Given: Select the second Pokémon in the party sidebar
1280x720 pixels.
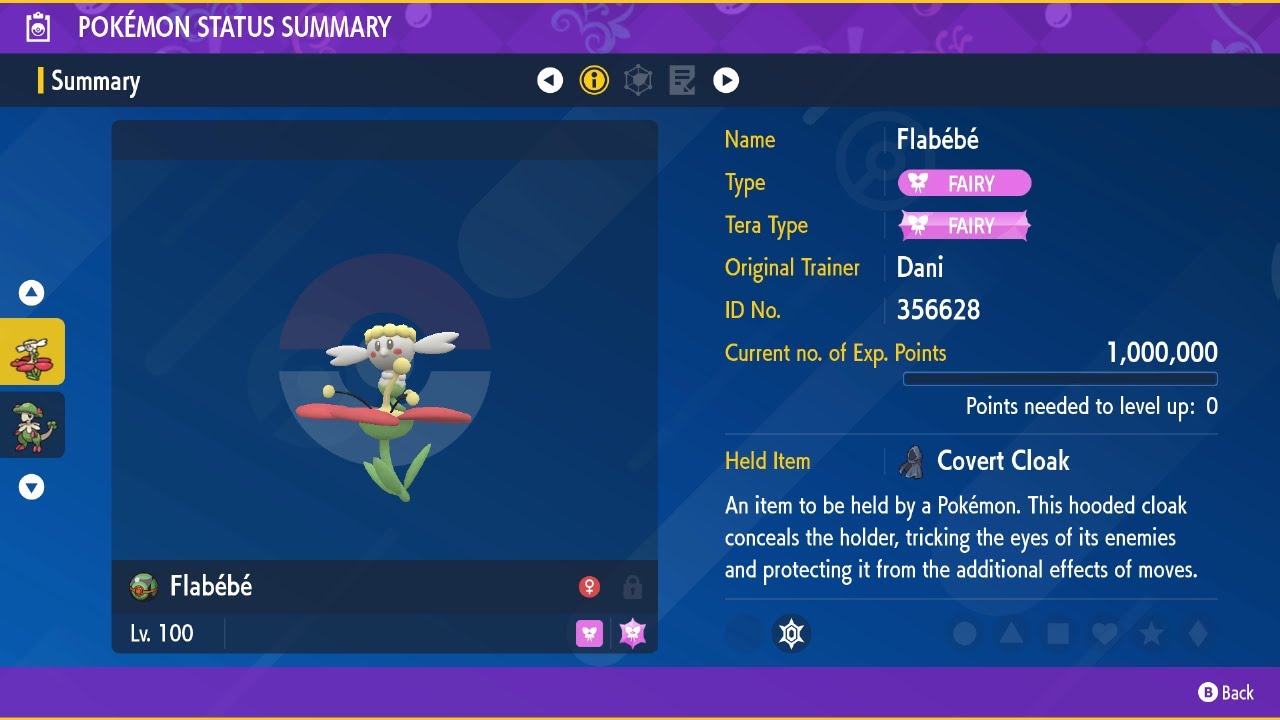Looking at the screenshot, I should coord(31,424).
